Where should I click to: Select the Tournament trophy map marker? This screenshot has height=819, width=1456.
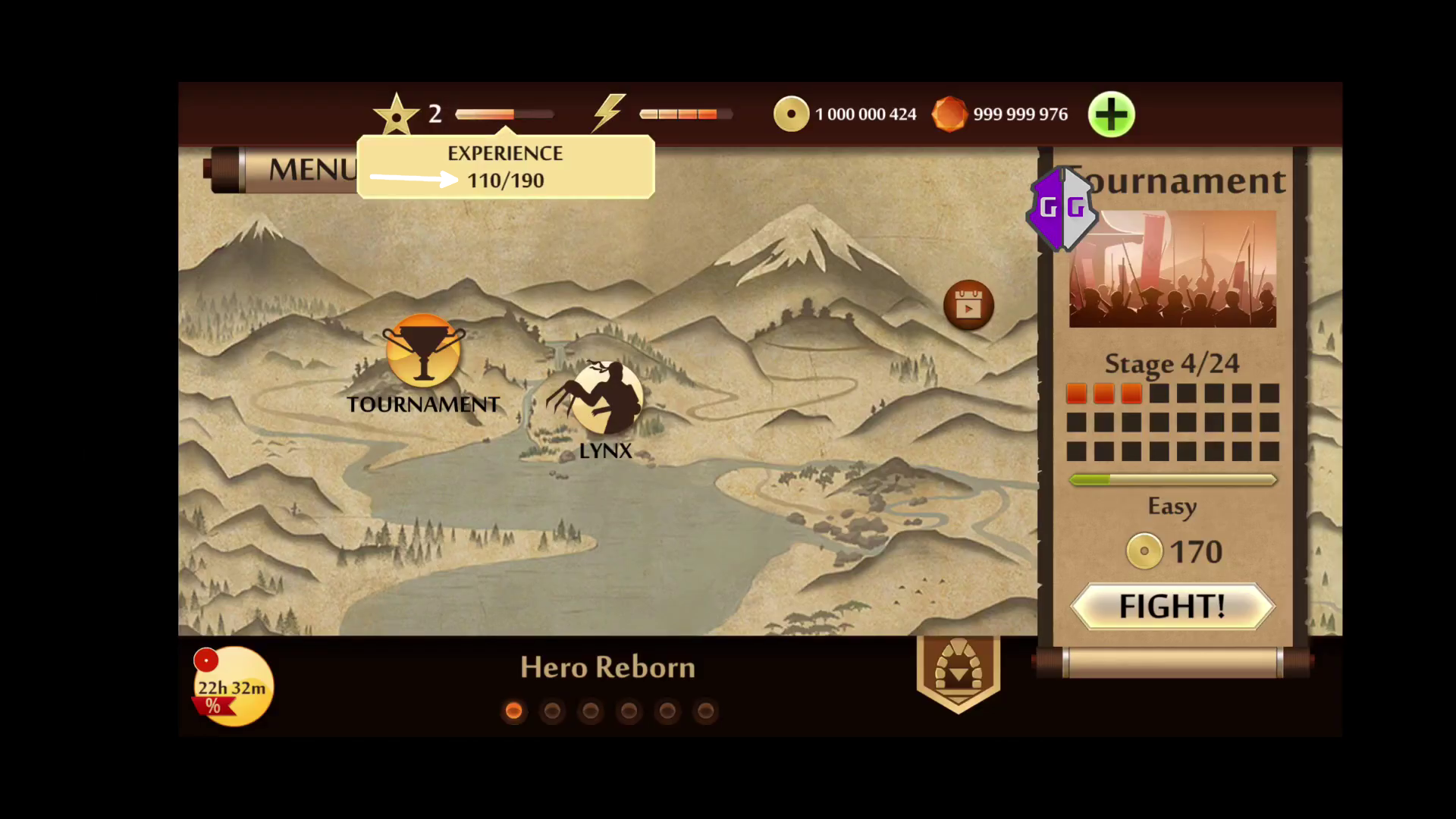click(423, 351)
